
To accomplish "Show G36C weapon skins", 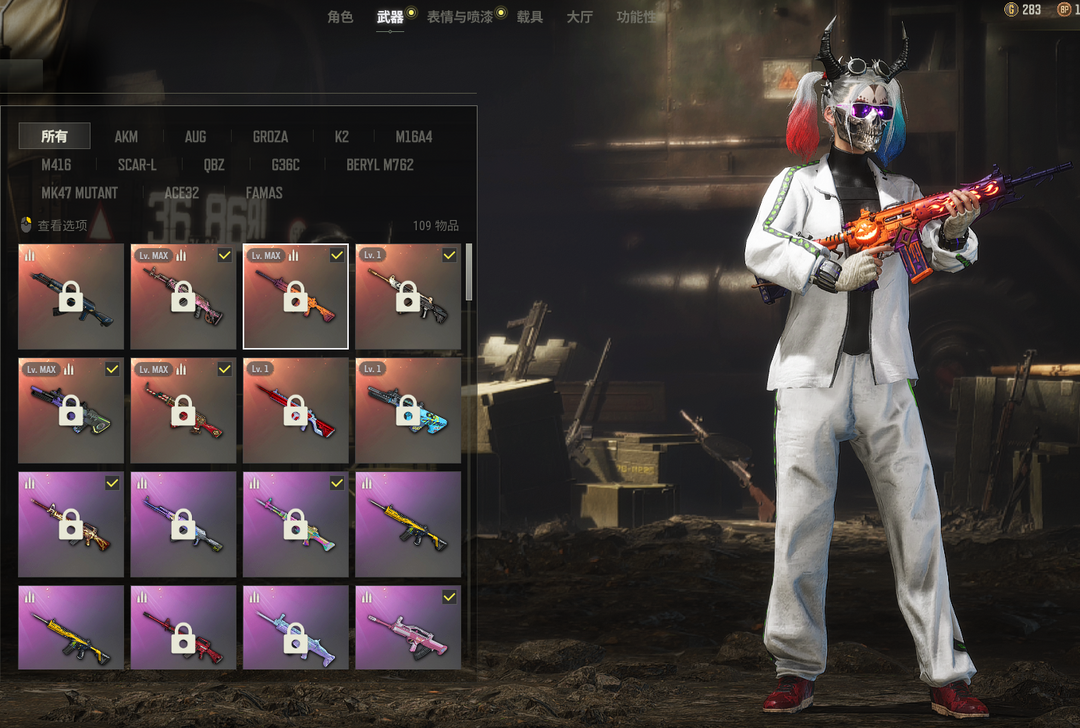I will (285, 164).
